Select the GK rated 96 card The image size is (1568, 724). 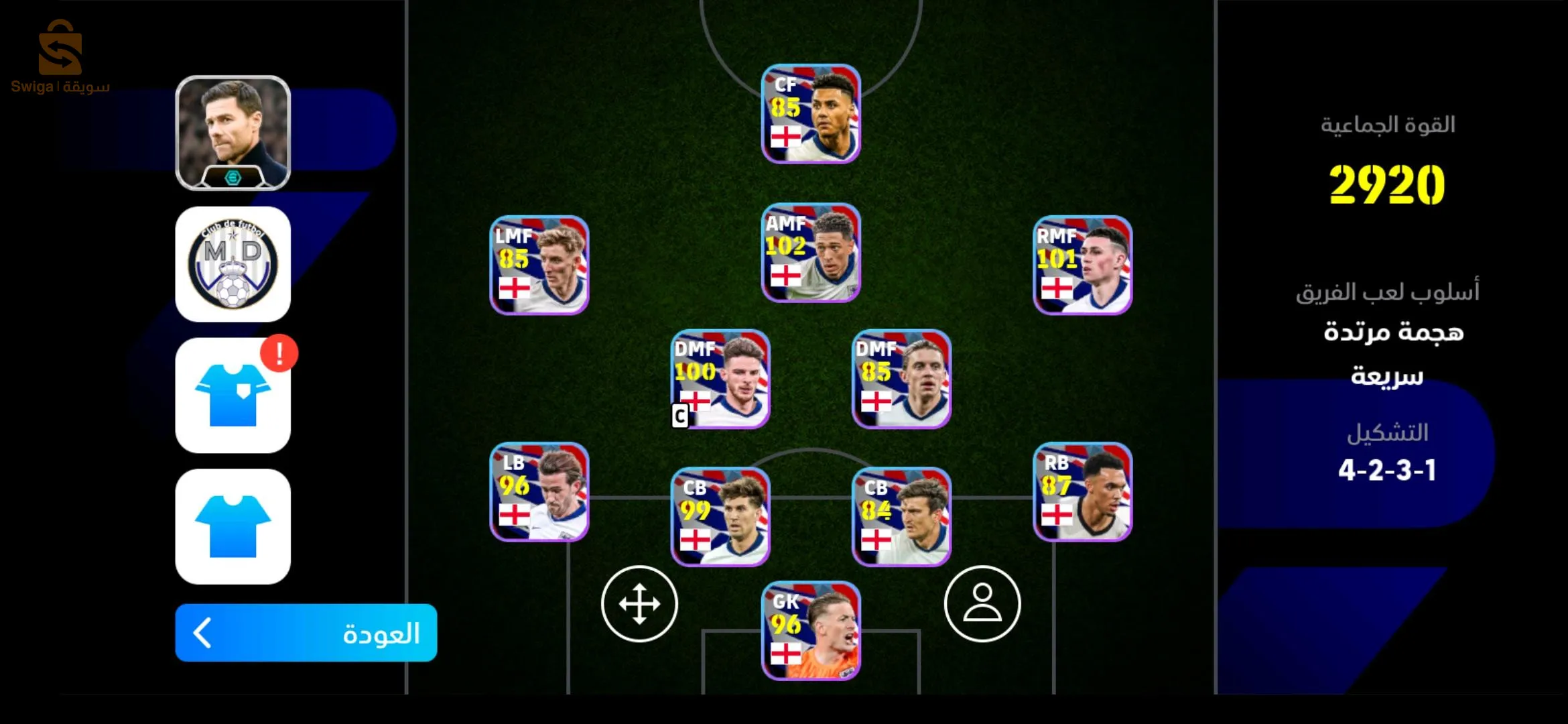point(811,630)
